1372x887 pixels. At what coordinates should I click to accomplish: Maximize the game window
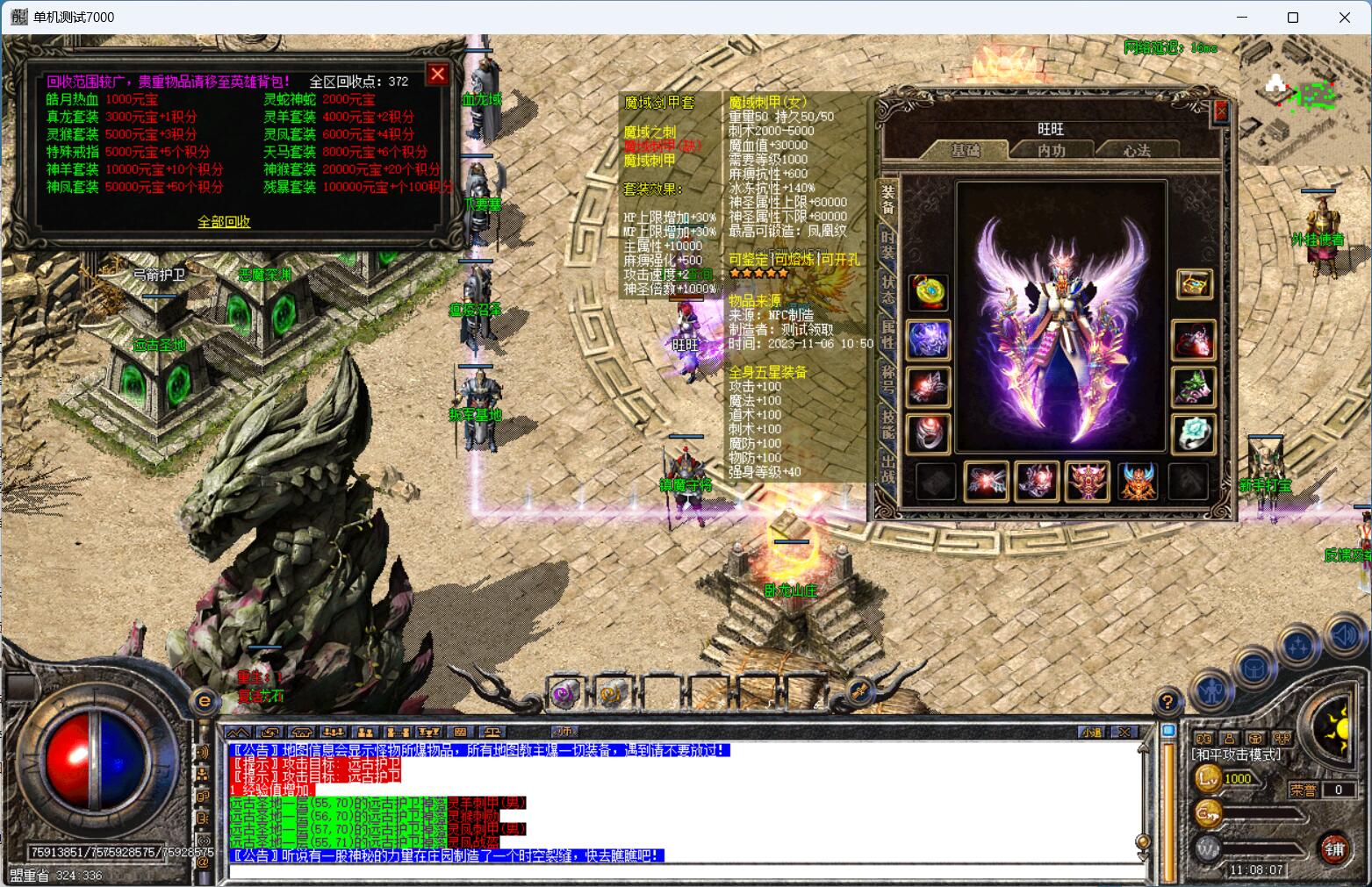[1292, 18]
